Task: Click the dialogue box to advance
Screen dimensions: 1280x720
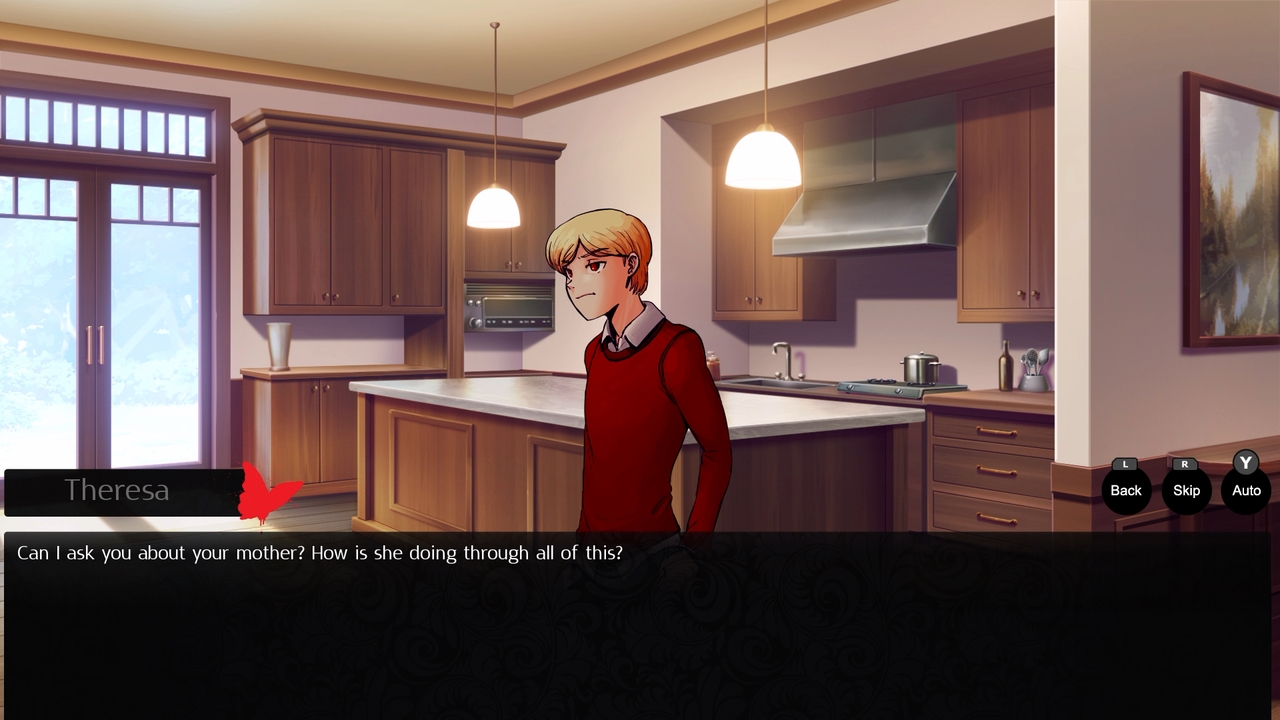Action: (x=640, y=620)
